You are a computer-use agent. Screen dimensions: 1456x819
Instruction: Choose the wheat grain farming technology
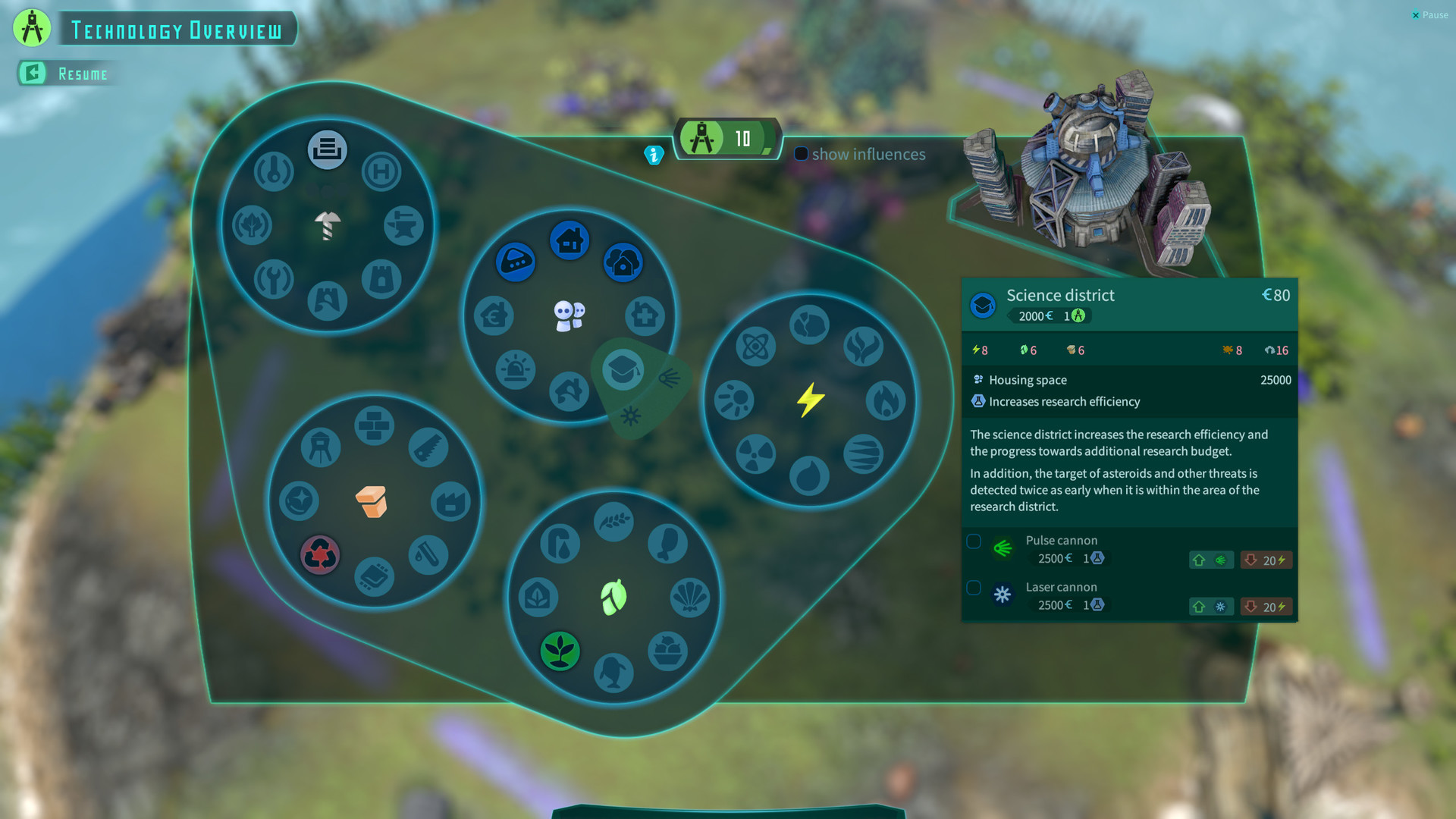613,522
